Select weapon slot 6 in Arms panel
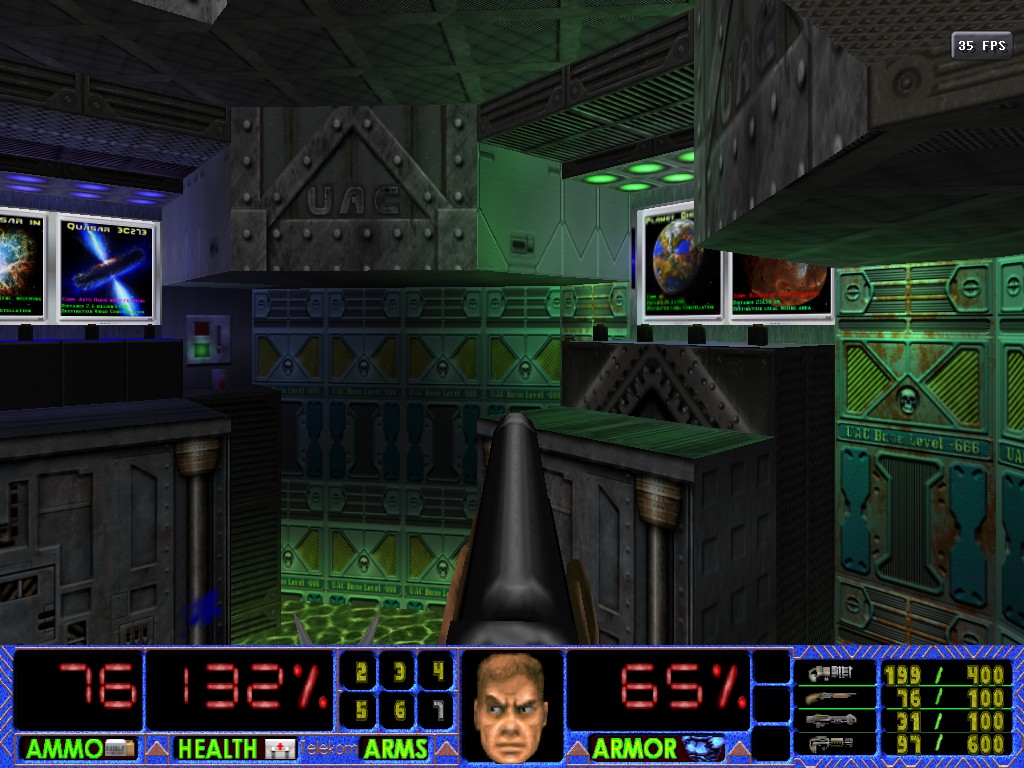 pos(399,710)
